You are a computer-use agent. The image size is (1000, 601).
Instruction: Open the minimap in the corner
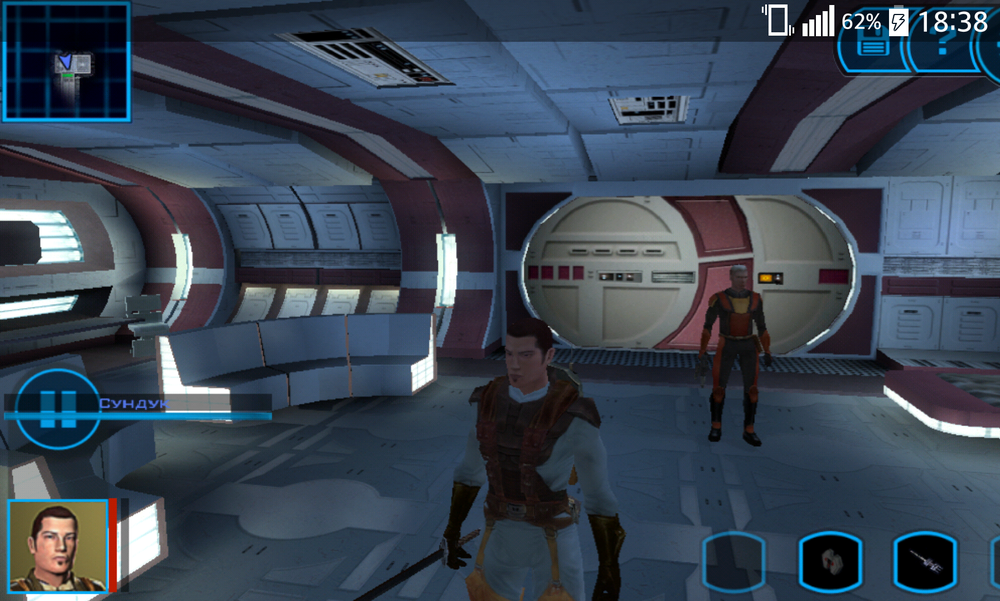66,62
